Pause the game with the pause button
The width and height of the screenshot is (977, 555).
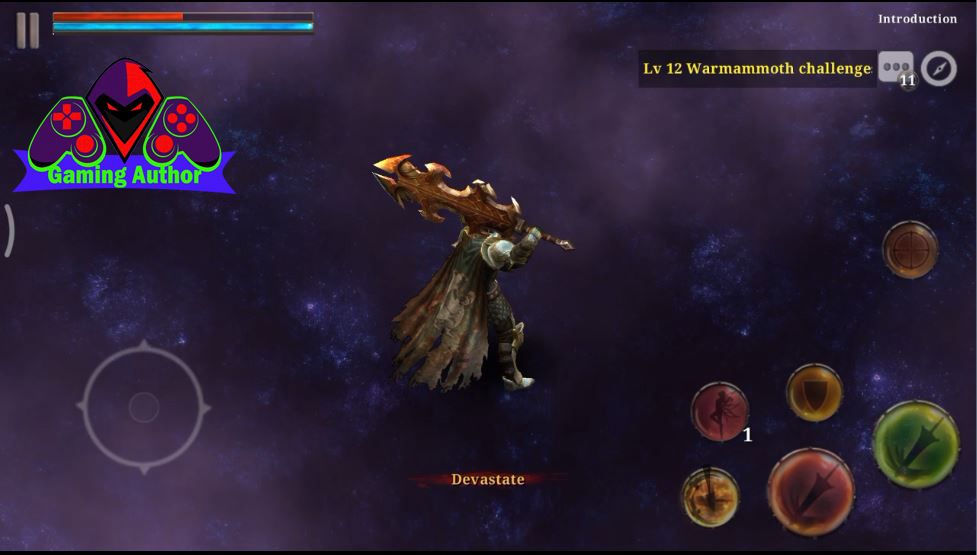(27, 31)
